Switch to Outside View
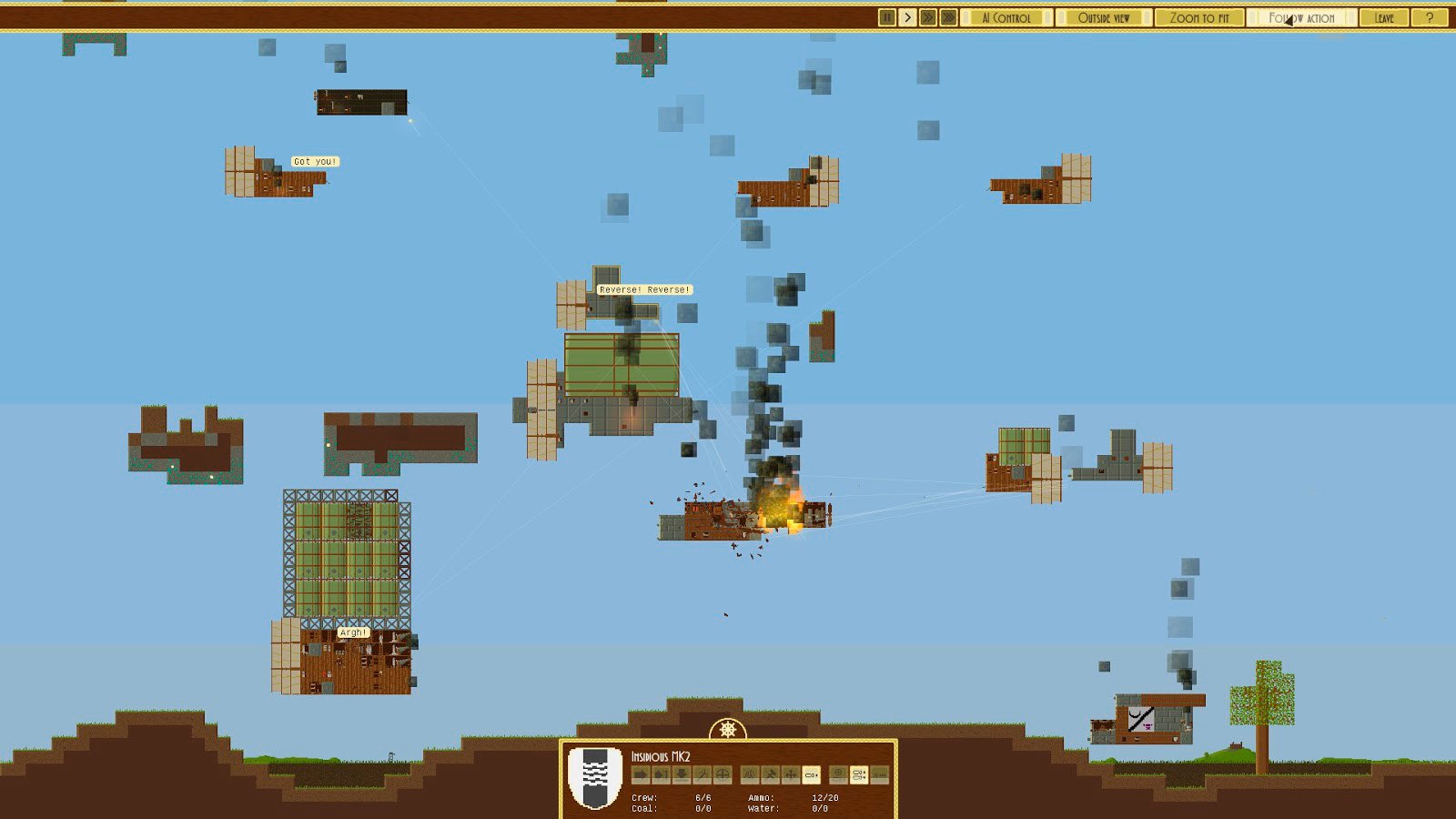 [1104, 17]
